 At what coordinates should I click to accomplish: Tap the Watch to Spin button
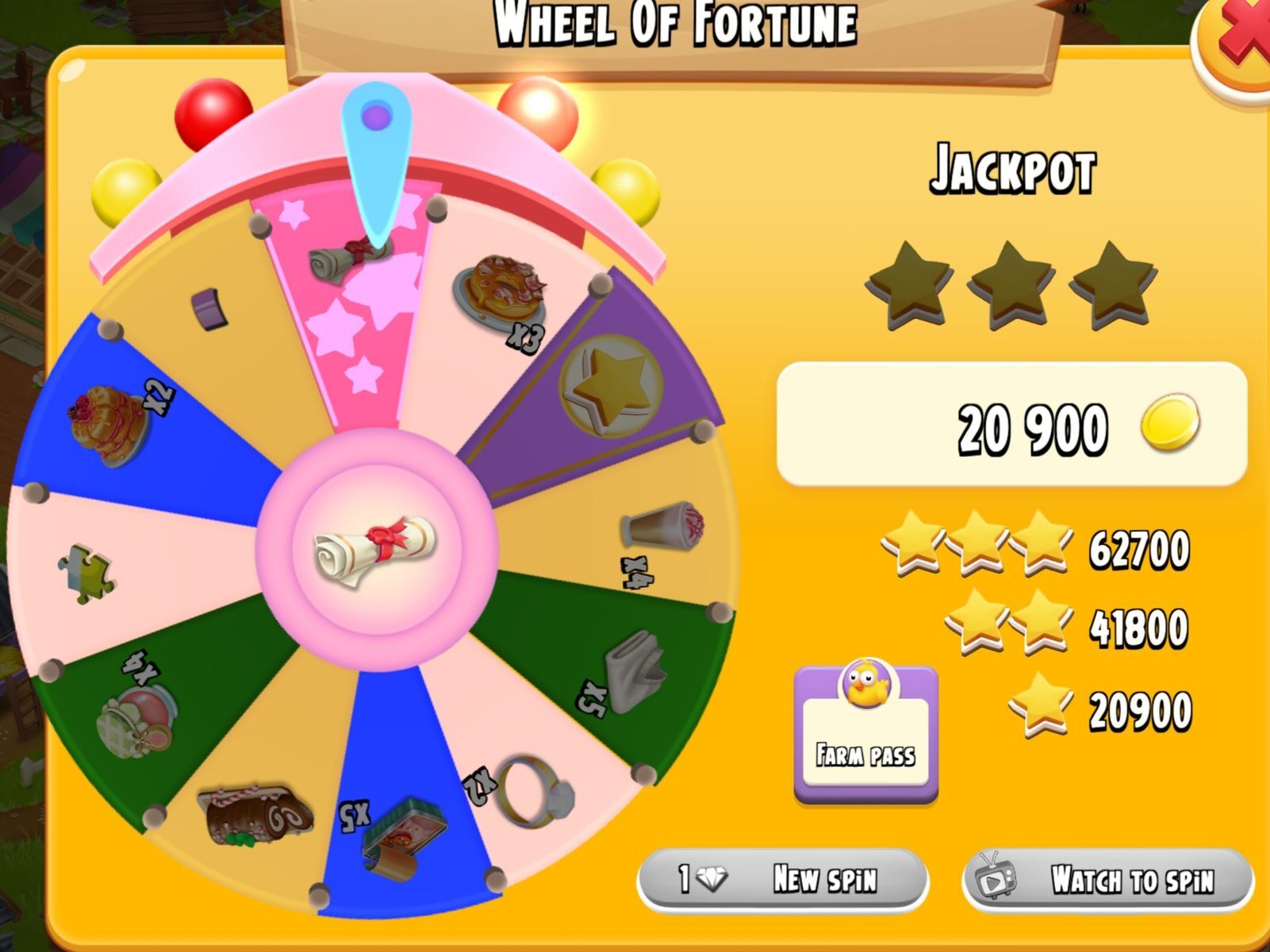coord(1107,879)
